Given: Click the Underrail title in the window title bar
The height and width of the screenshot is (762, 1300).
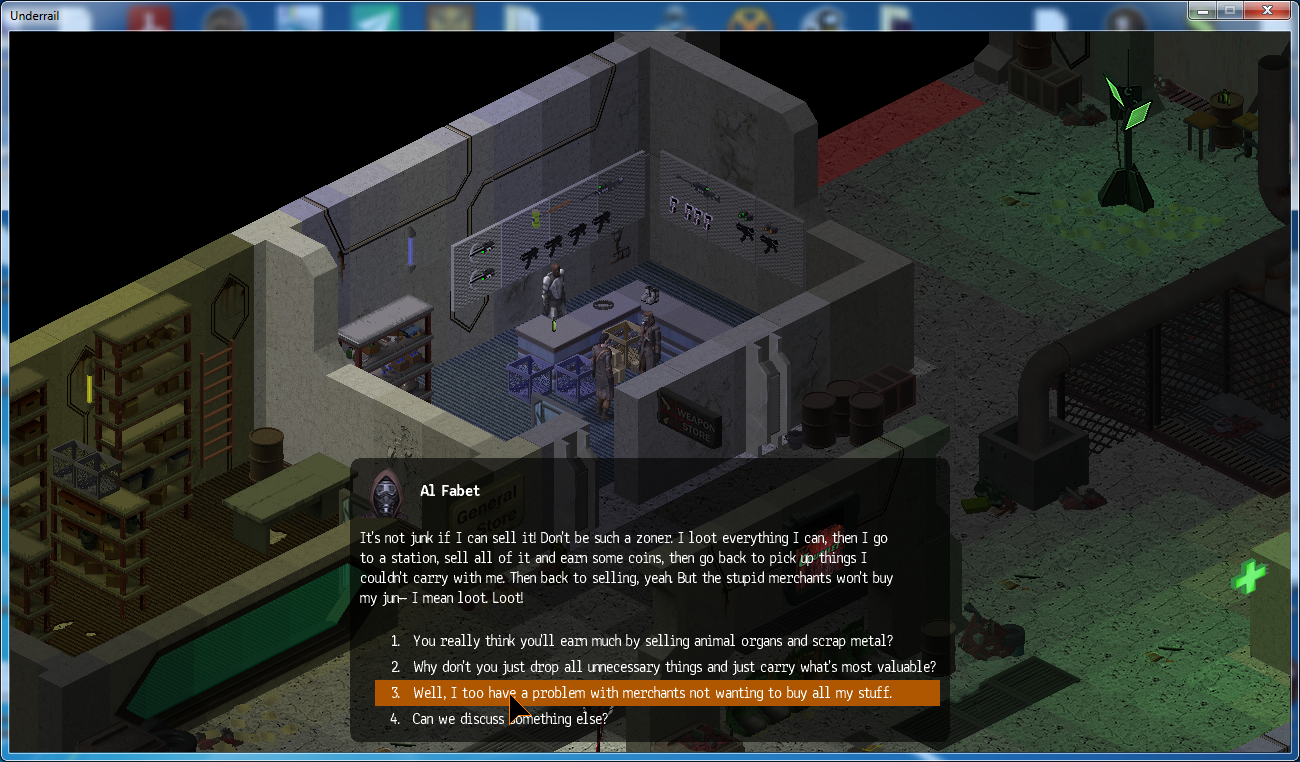Looking at the screenshot, I should point(34,15).
